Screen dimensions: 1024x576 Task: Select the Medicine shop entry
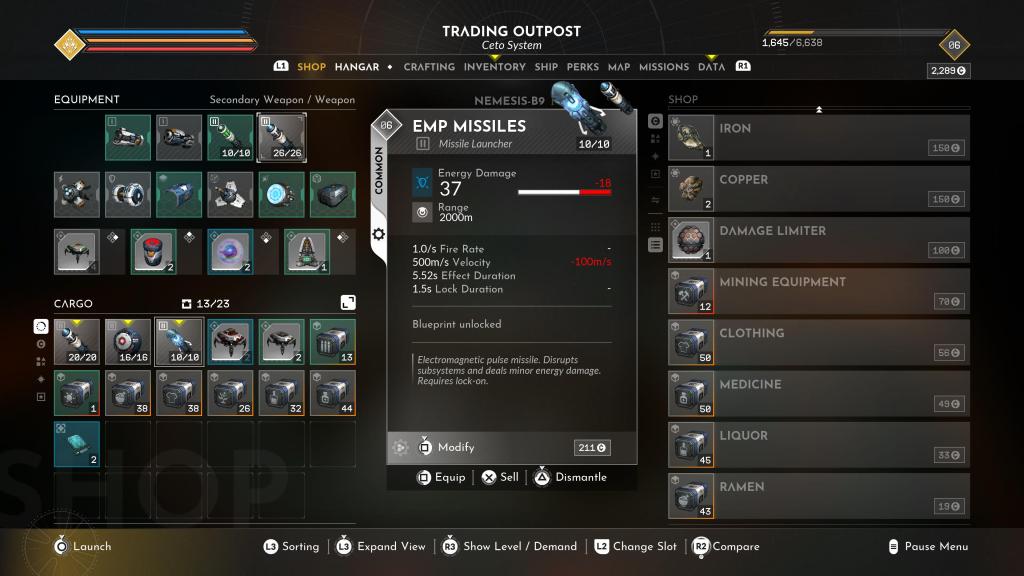click(x=818, y=393)
